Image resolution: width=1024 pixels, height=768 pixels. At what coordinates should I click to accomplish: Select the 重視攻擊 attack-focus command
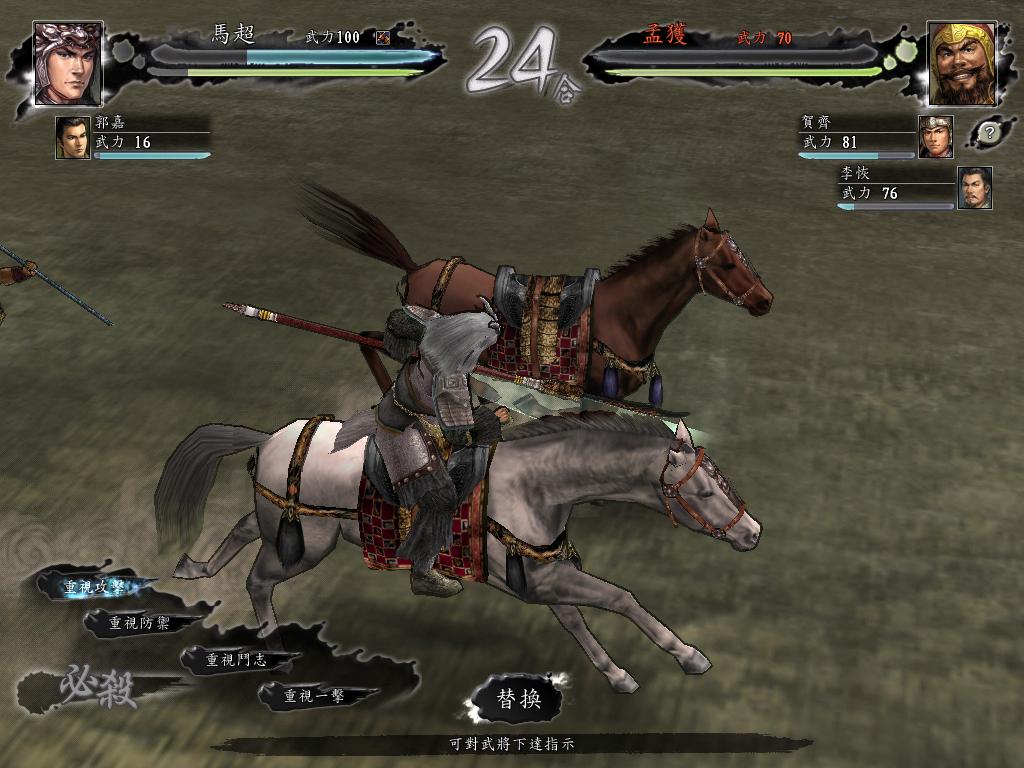click(x=93, y=587)
